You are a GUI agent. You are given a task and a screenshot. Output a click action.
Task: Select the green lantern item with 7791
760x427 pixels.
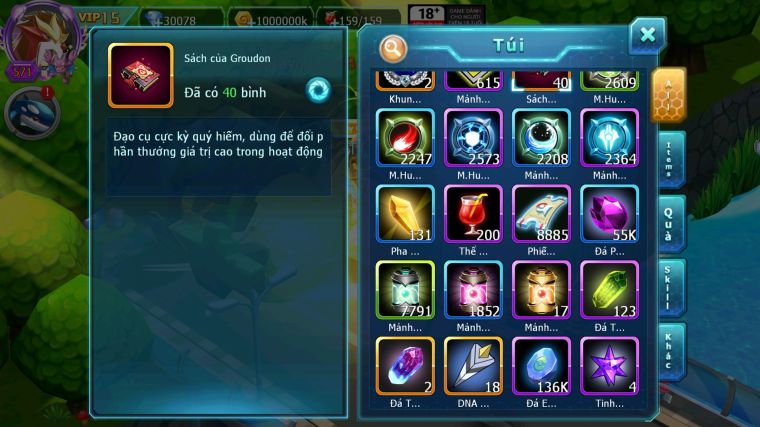click(405, 290)
